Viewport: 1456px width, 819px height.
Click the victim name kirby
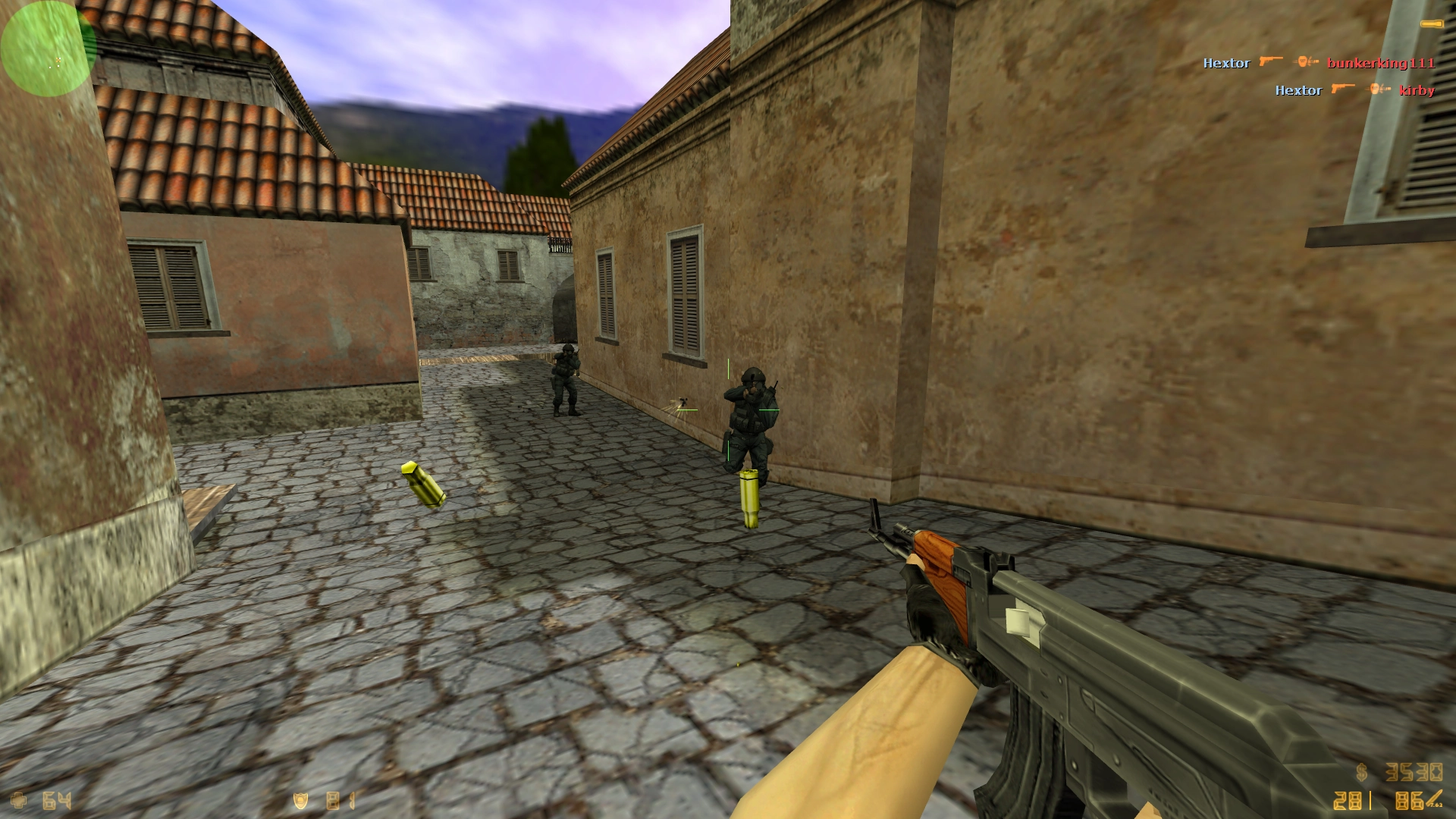(x=1417, y=90)
